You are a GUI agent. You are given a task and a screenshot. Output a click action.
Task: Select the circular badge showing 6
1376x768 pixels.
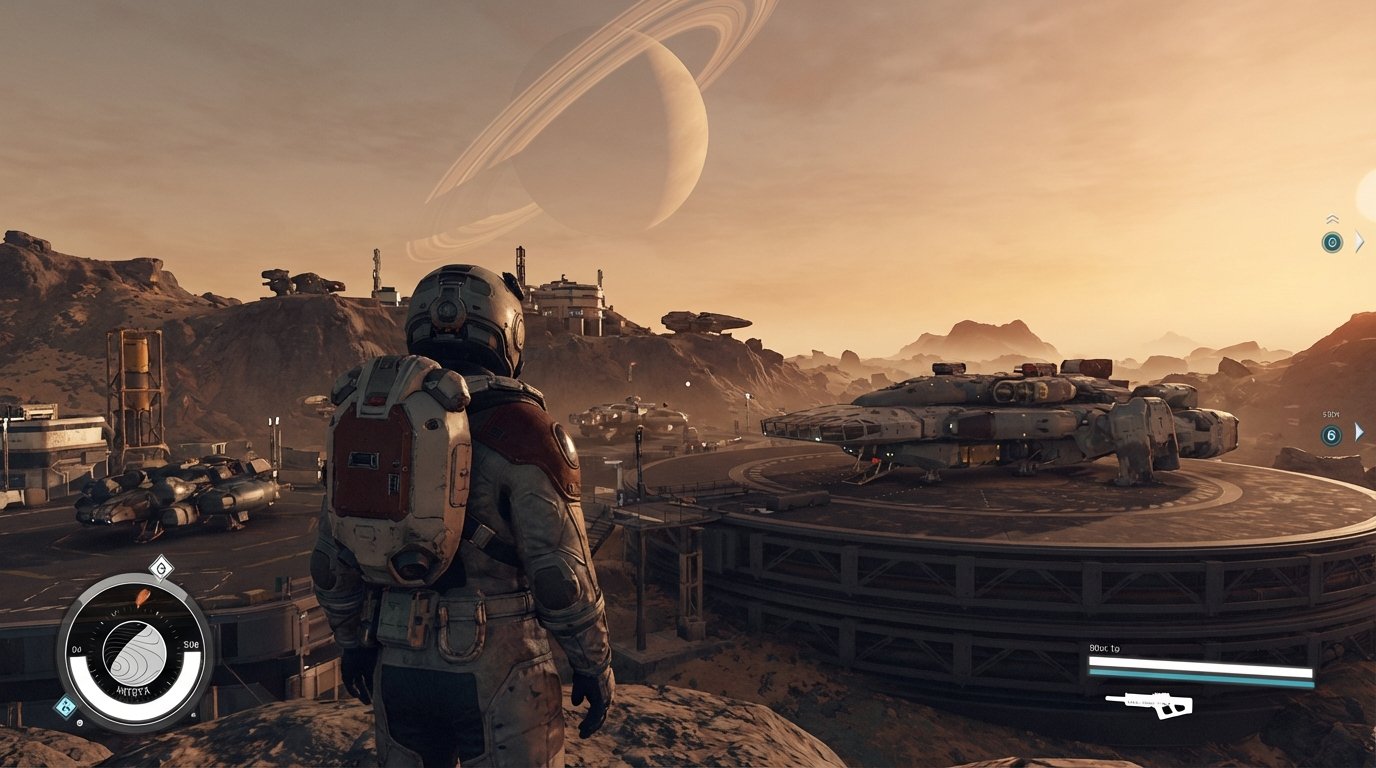(x=1332, y=433)
